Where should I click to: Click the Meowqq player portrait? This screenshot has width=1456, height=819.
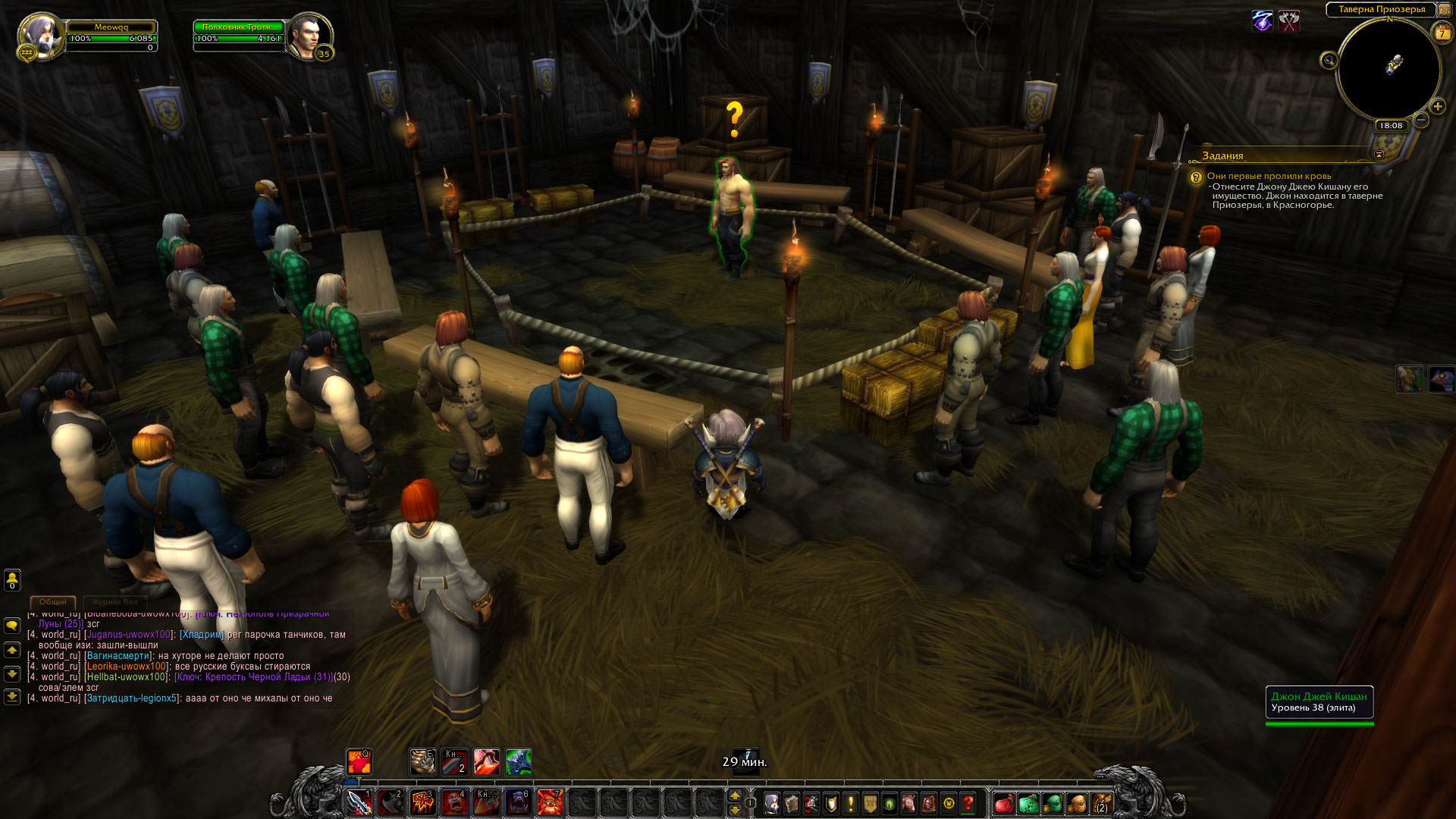tap(39, 35)
